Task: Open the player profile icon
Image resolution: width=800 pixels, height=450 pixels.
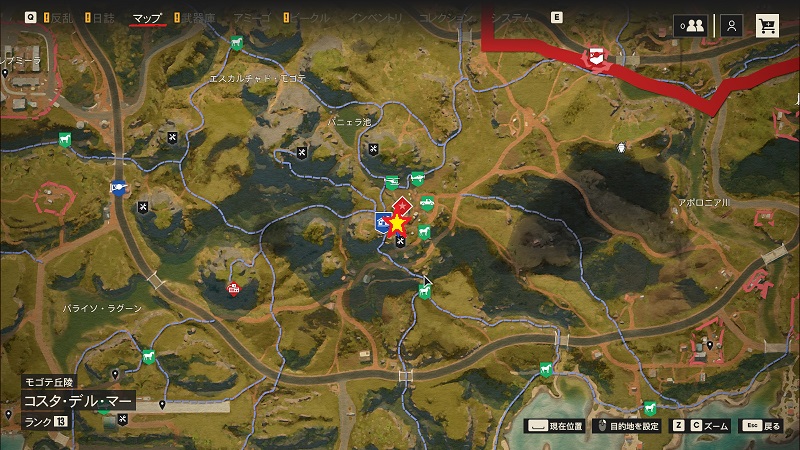Action: coord(732,26)
